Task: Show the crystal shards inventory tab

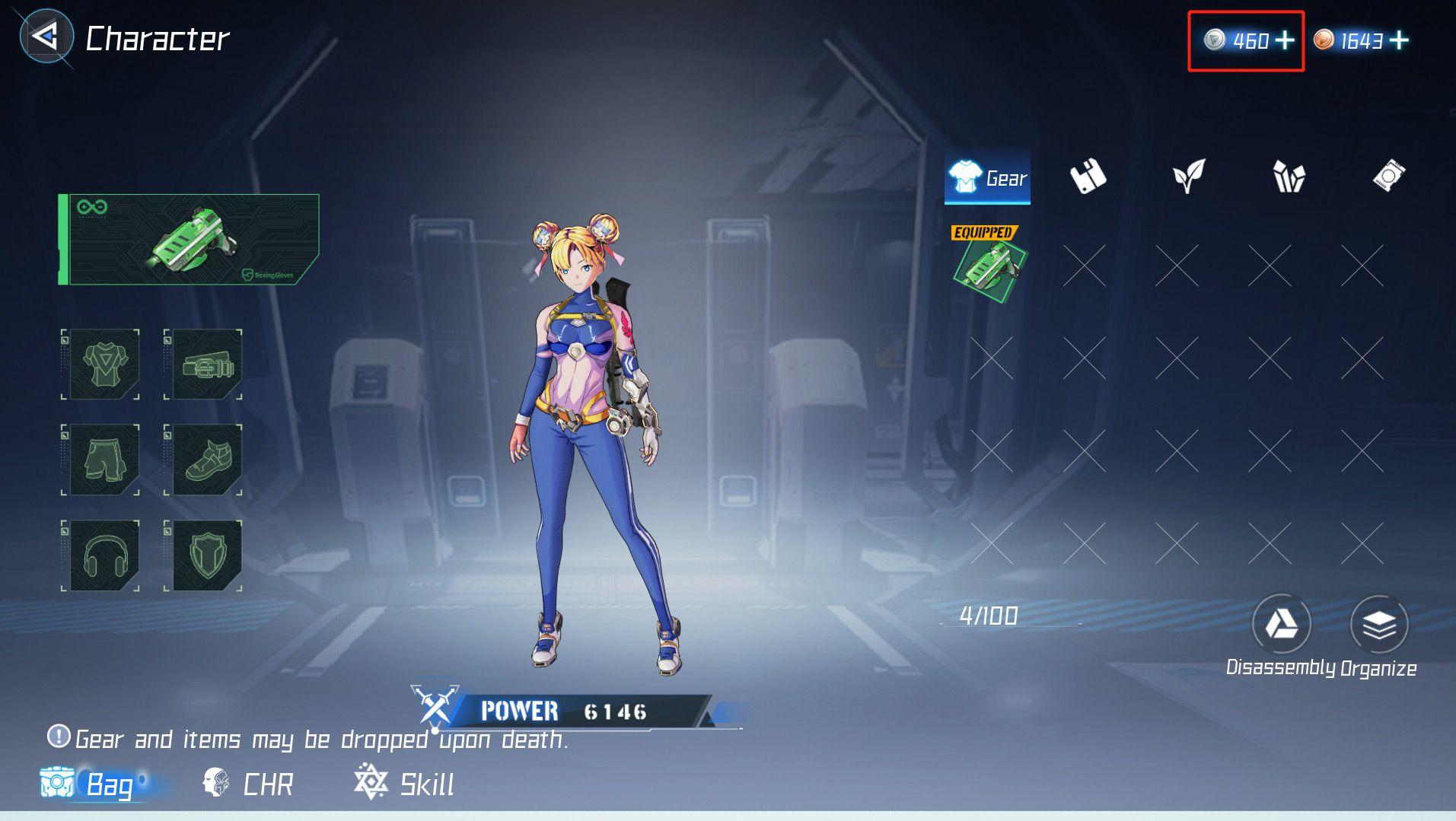Action: pos(1289,177)
